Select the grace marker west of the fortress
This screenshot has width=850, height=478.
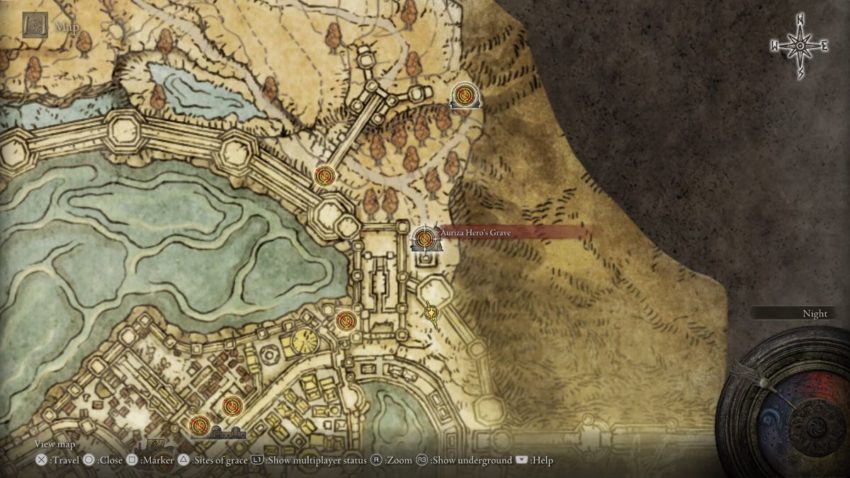(x=347, y=321)
